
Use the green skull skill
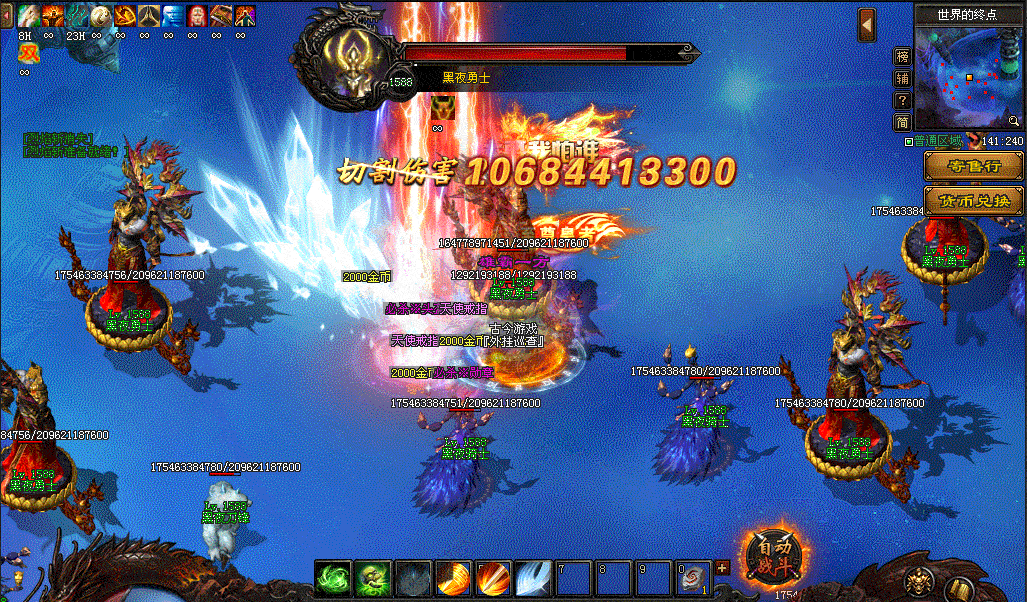click(372, 579)
